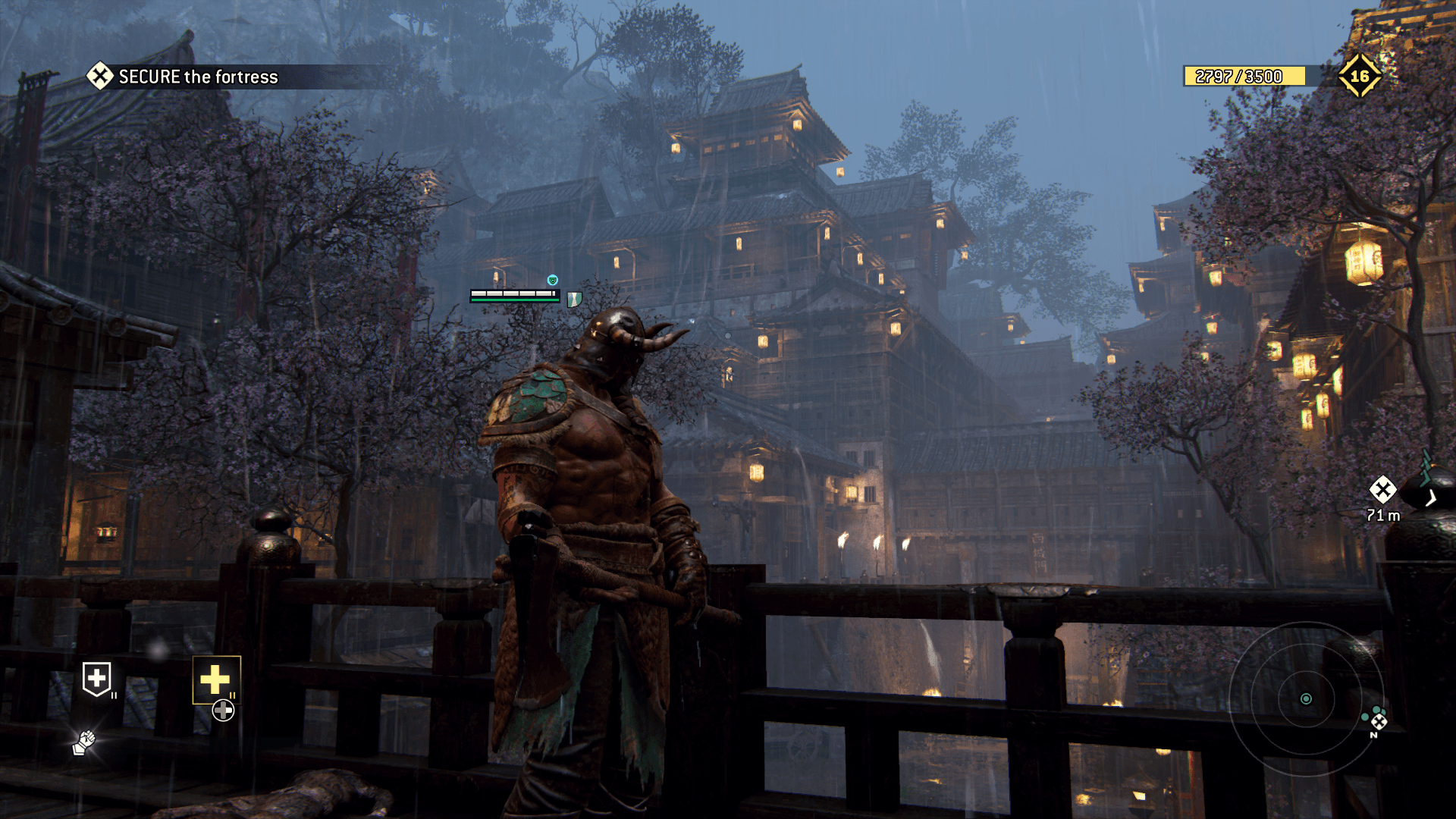Click the shield icon beside the health bar

click(574, 299)
